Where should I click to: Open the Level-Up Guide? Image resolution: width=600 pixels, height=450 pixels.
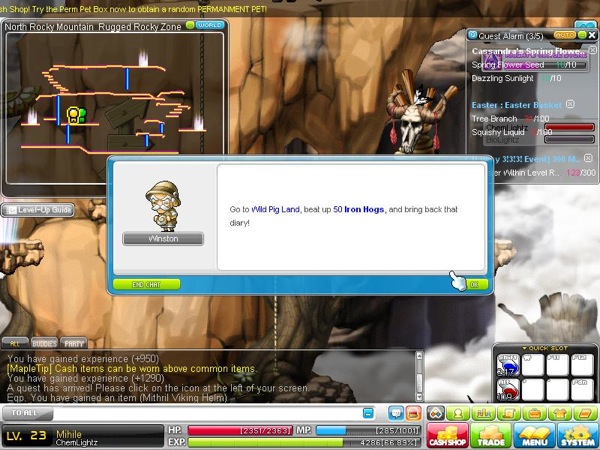click(36, 209)
